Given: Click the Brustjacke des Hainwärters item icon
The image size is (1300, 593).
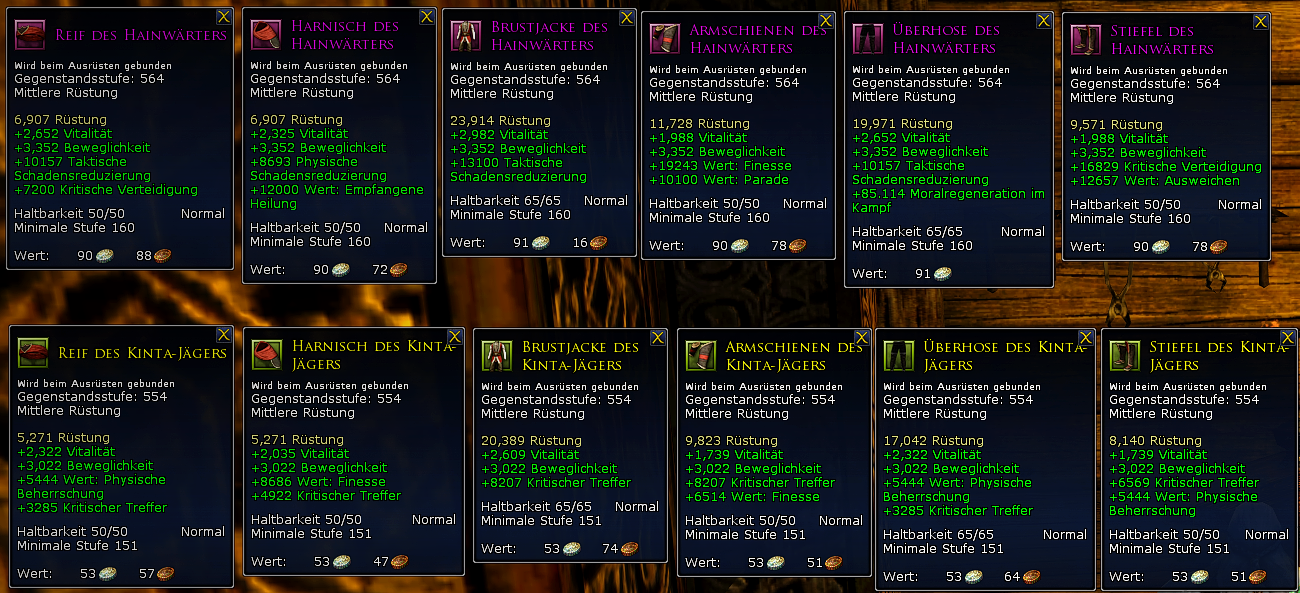Looking at the screenshot, I should pos(465,37).
